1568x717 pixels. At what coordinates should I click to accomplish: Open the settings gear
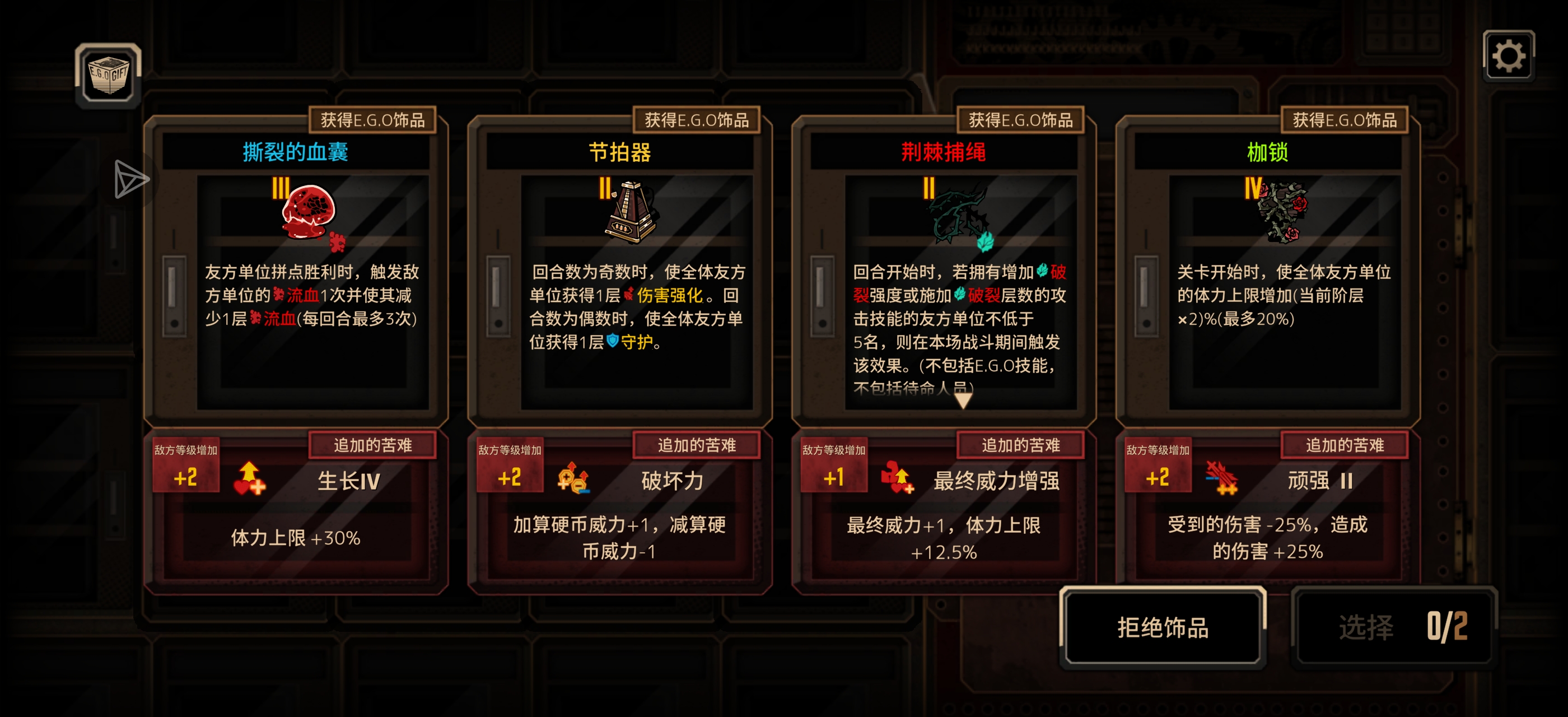[x=1509, y=58]
